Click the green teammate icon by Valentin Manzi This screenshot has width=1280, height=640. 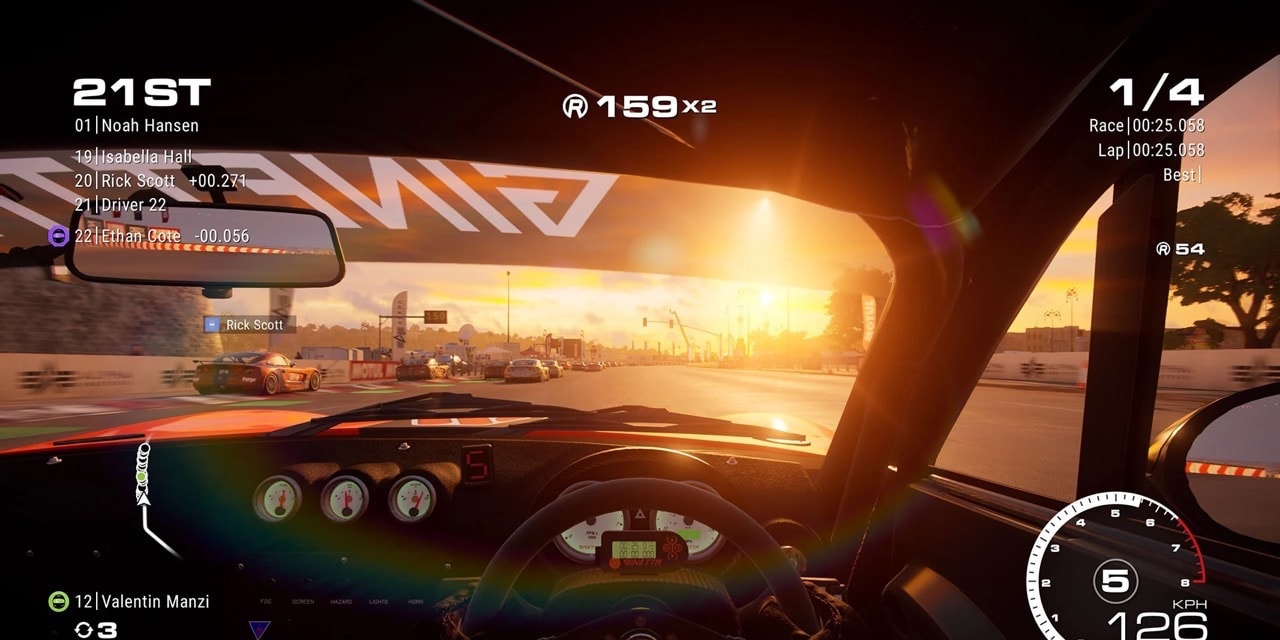(x=59, y=601)
